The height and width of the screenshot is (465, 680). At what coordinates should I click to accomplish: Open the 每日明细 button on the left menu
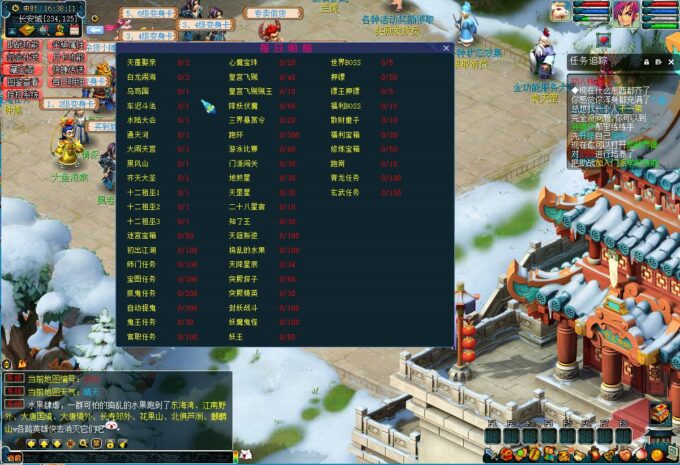pos(69,82)
